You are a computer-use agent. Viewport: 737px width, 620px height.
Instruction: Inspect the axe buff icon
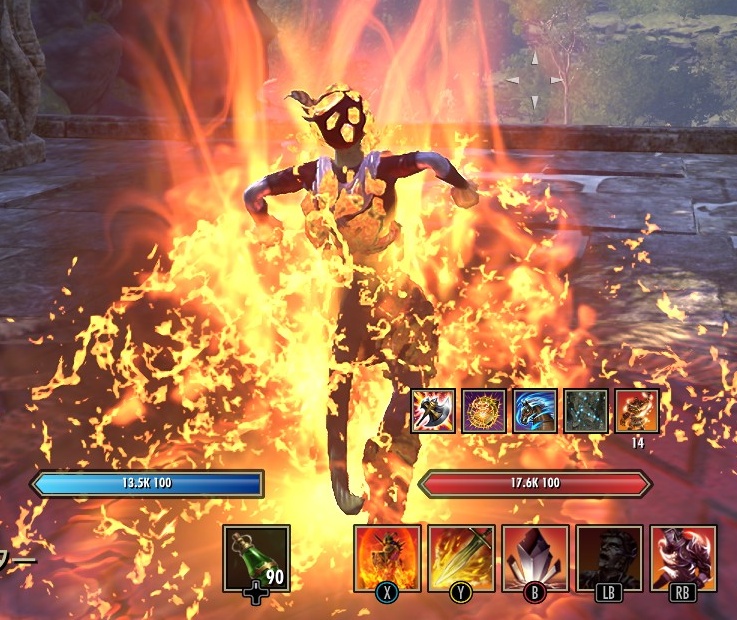(433, 411)
